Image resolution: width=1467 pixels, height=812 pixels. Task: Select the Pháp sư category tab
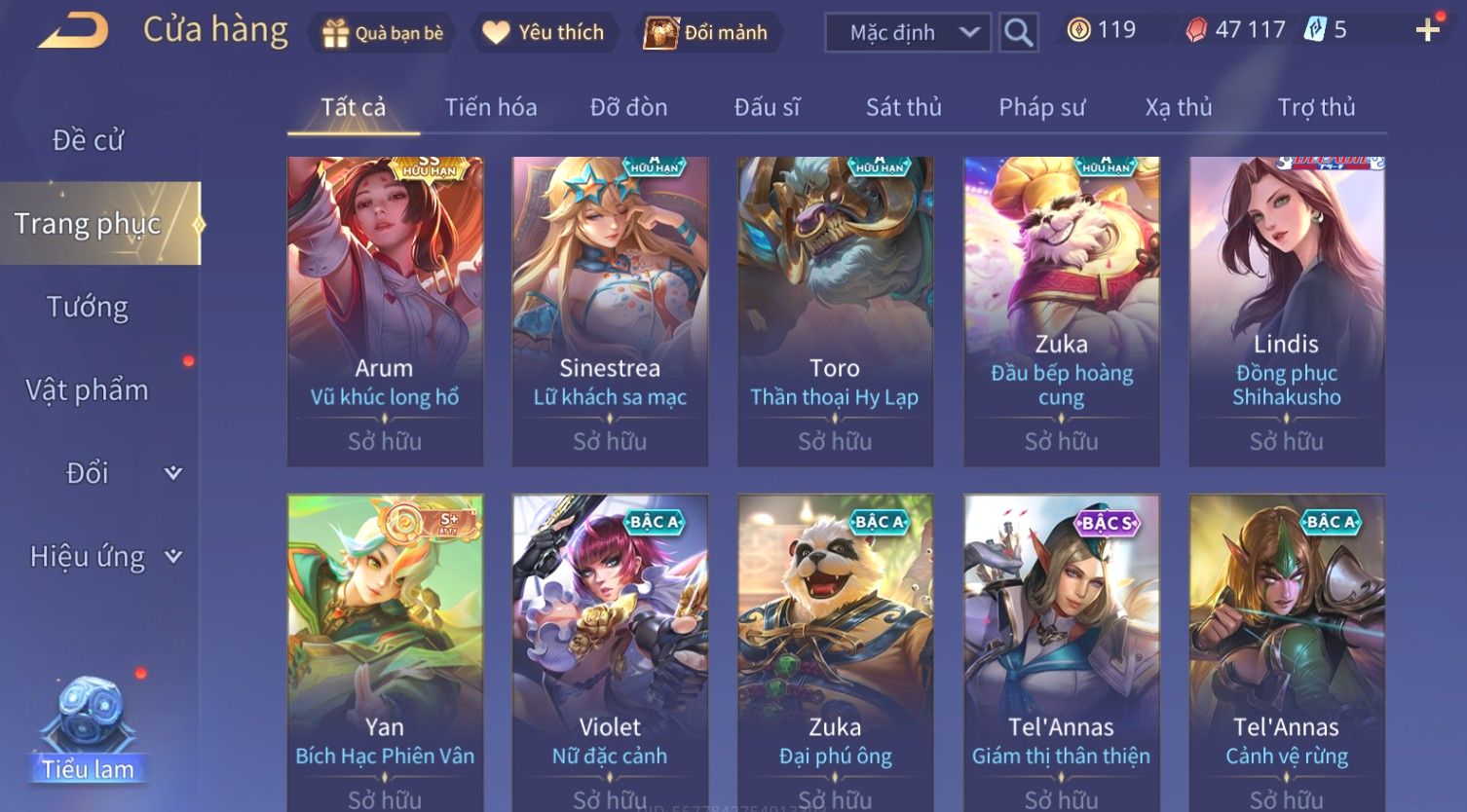[x=1041, y=107]
